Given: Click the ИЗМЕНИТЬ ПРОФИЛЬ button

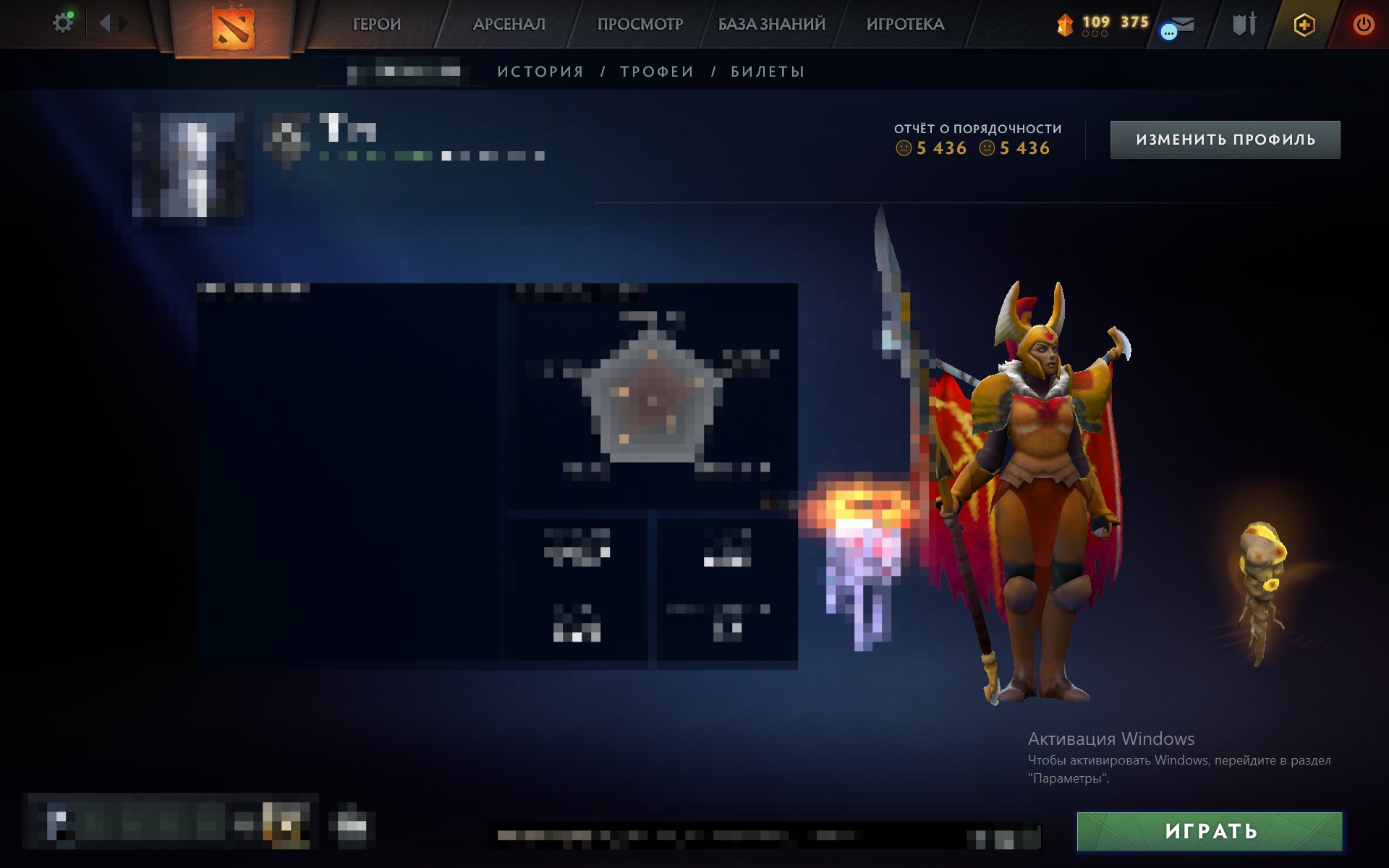Looking at the screenshot, I should pos(1224,139).
